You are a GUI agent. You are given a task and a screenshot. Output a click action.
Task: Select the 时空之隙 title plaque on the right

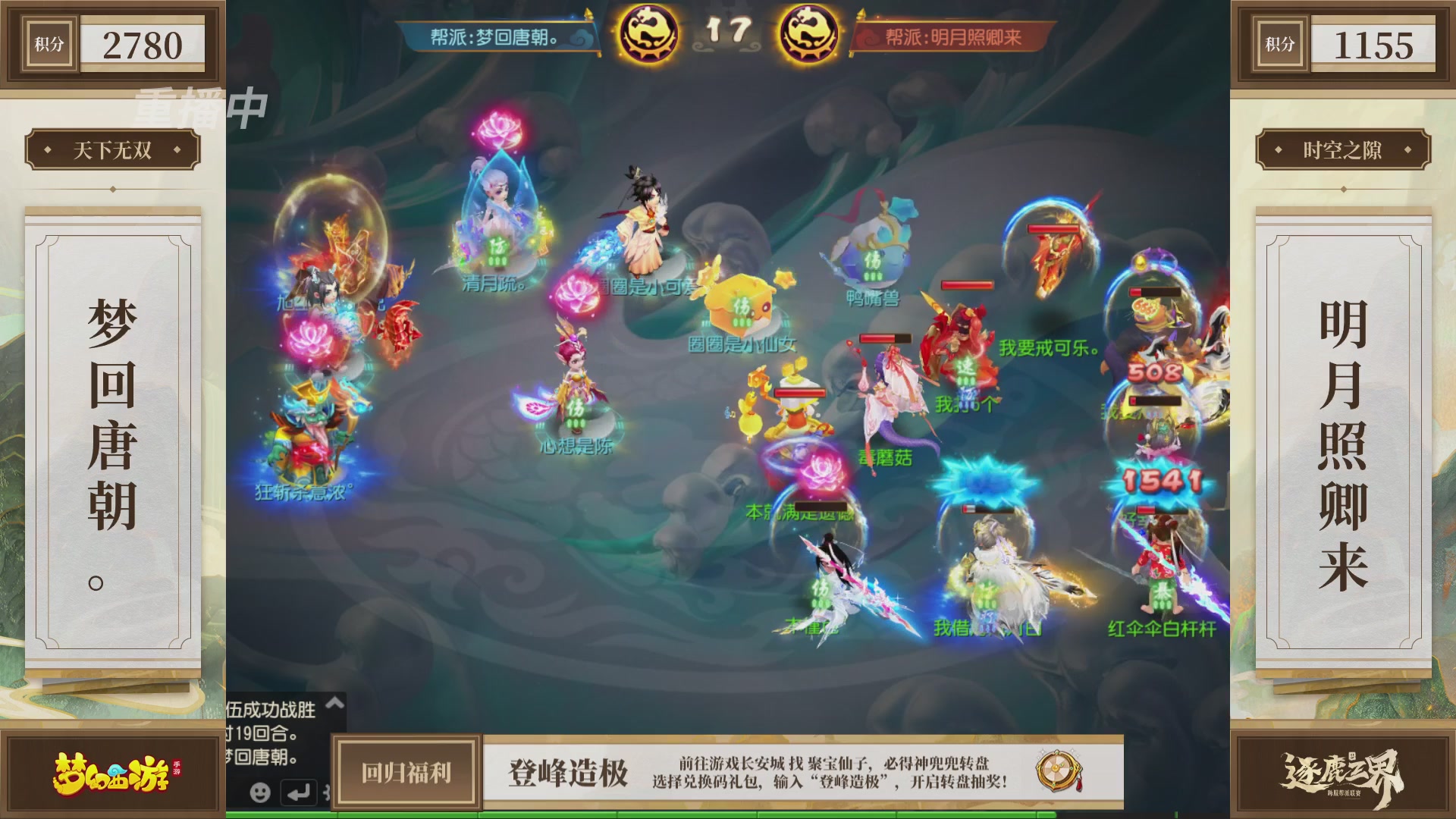pos(1345,150)
